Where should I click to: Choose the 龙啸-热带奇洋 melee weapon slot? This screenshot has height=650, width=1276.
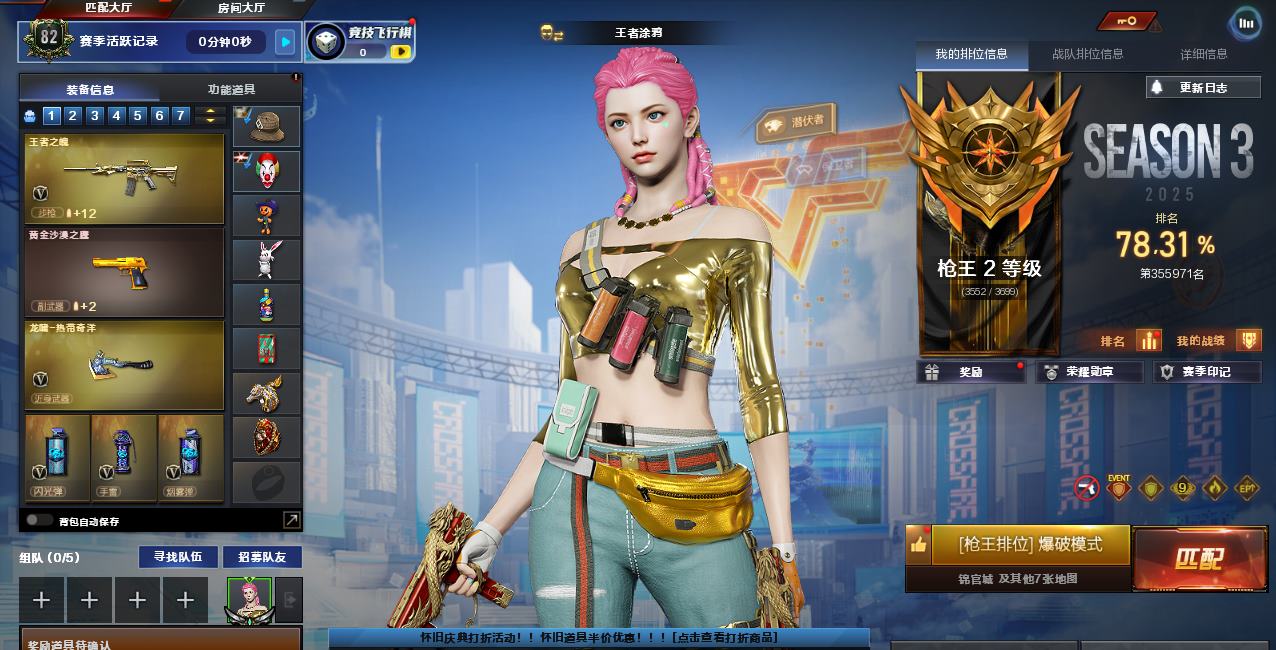125,364
